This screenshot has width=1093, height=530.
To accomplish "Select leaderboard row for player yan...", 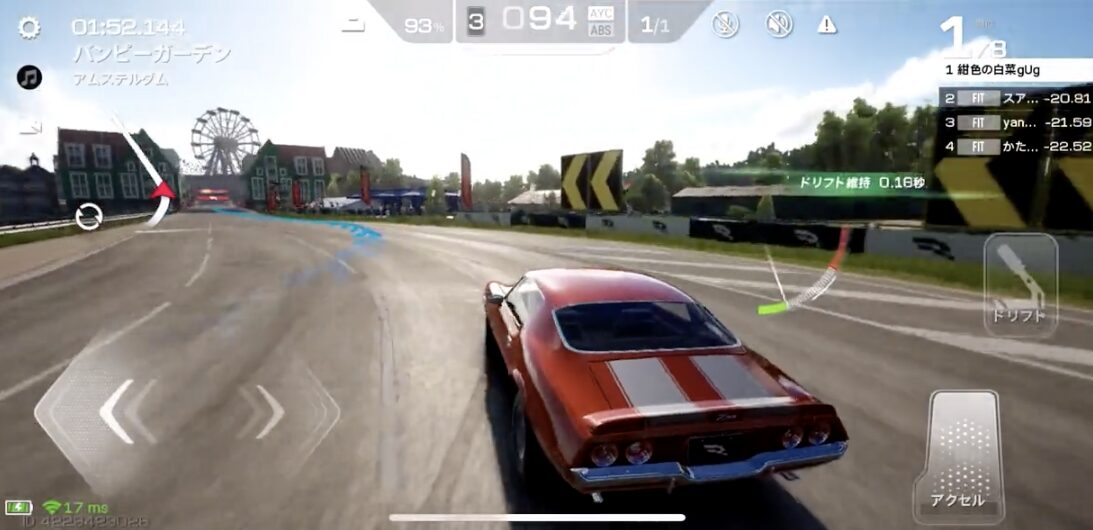I will click(x=1014, y=122).
